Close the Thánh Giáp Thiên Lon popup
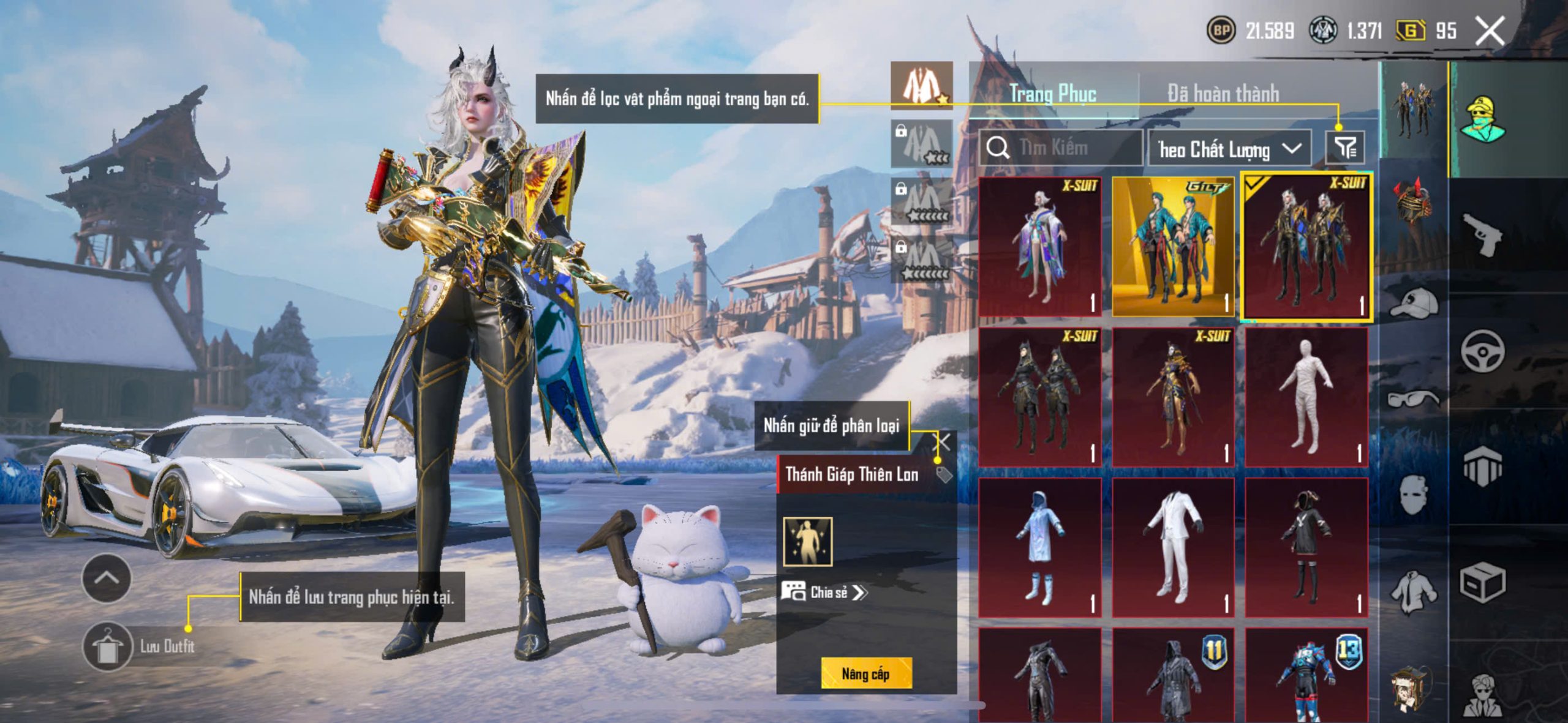This screenshot has width=1568, height=723. pyautogui.click(x=944, y=441)
